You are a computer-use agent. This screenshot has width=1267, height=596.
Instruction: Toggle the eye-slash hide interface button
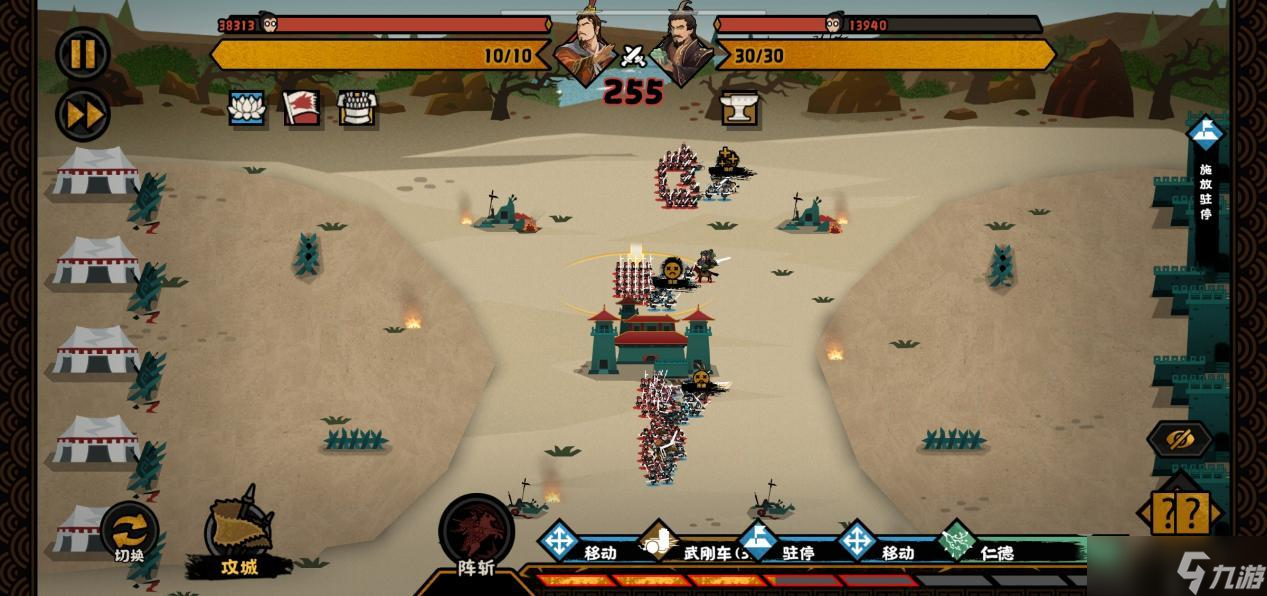pos(1180,439)
